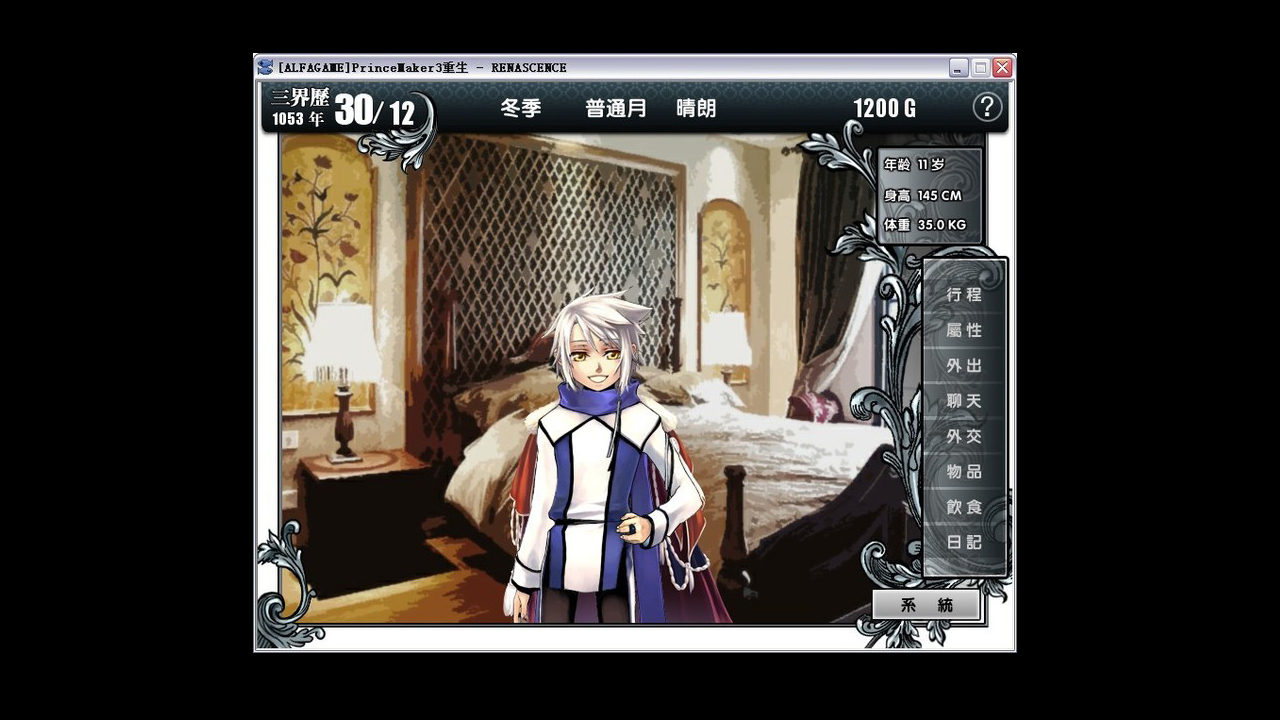This screenshot has height=720, width=1280.
Task: Expand the character stats panel
Action: coord(927,193)
